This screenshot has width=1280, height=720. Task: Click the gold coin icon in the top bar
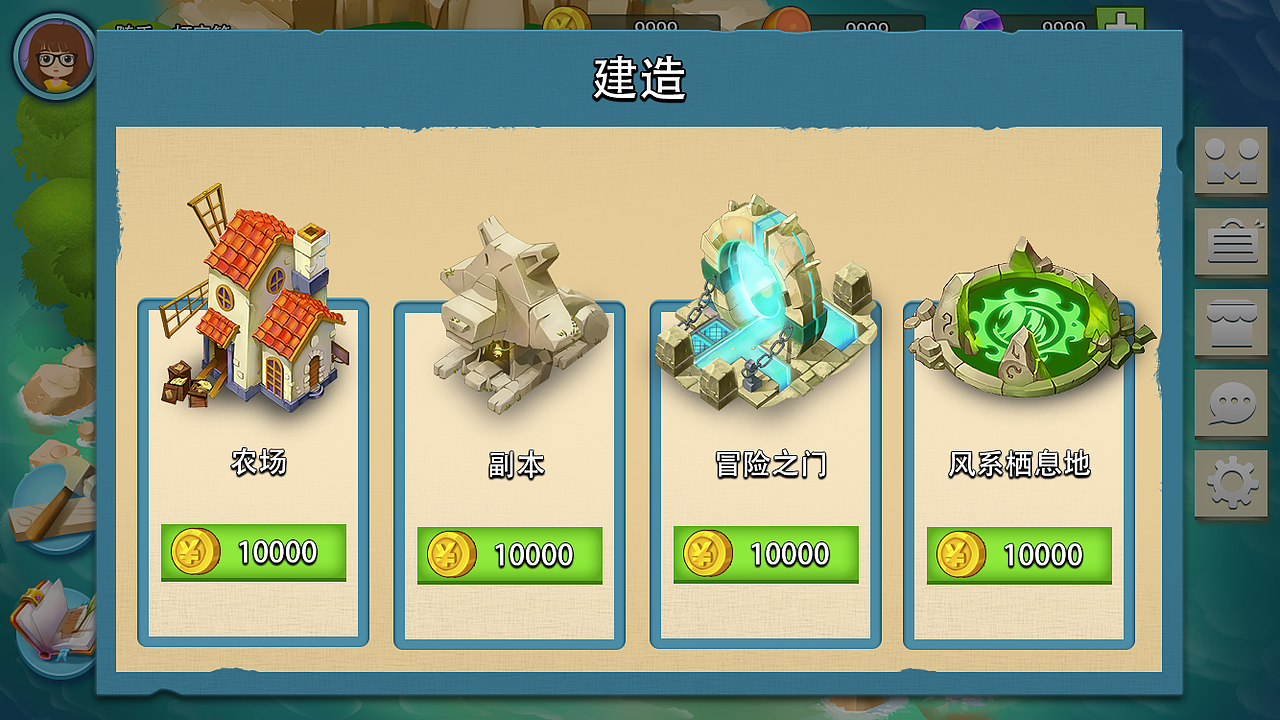(567, 15)
